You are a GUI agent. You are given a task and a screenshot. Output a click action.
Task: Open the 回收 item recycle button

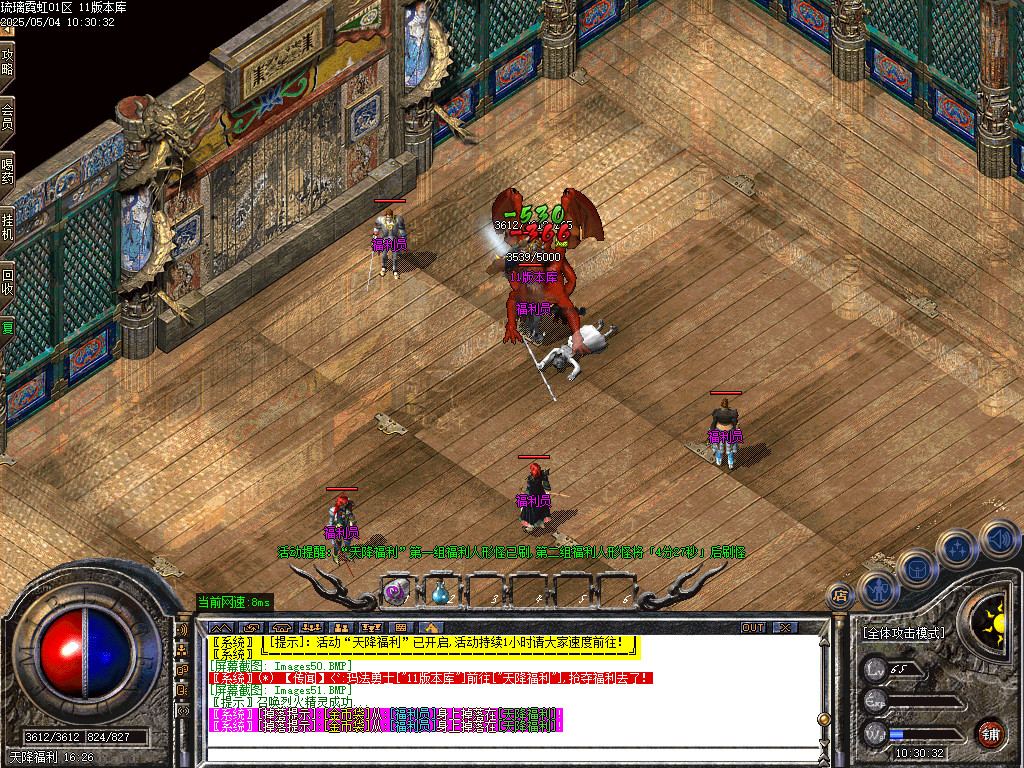[8, 281]
